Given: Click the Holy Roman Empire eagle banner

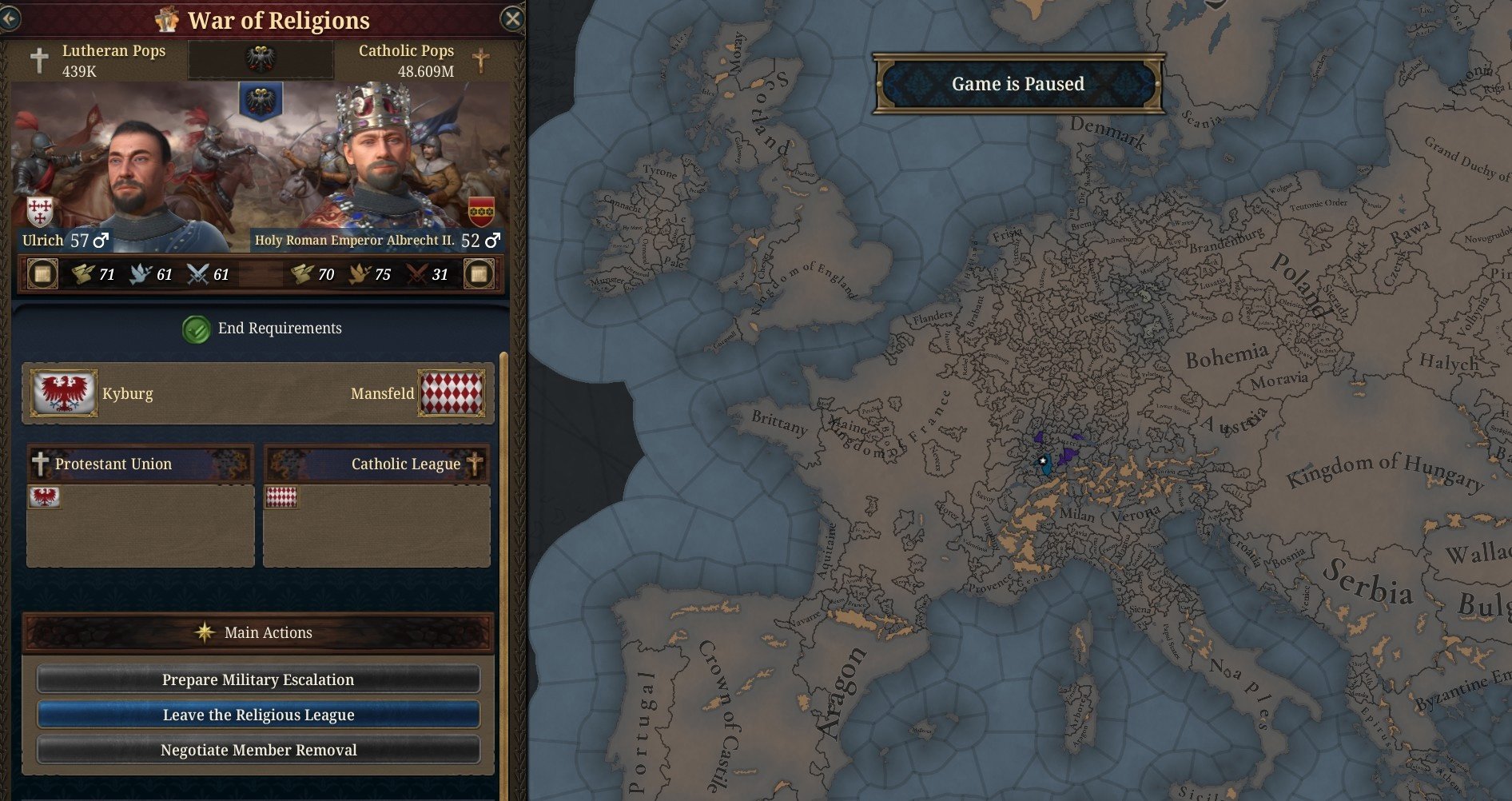Looking at the screenshot, I should [x=260, y=101].
